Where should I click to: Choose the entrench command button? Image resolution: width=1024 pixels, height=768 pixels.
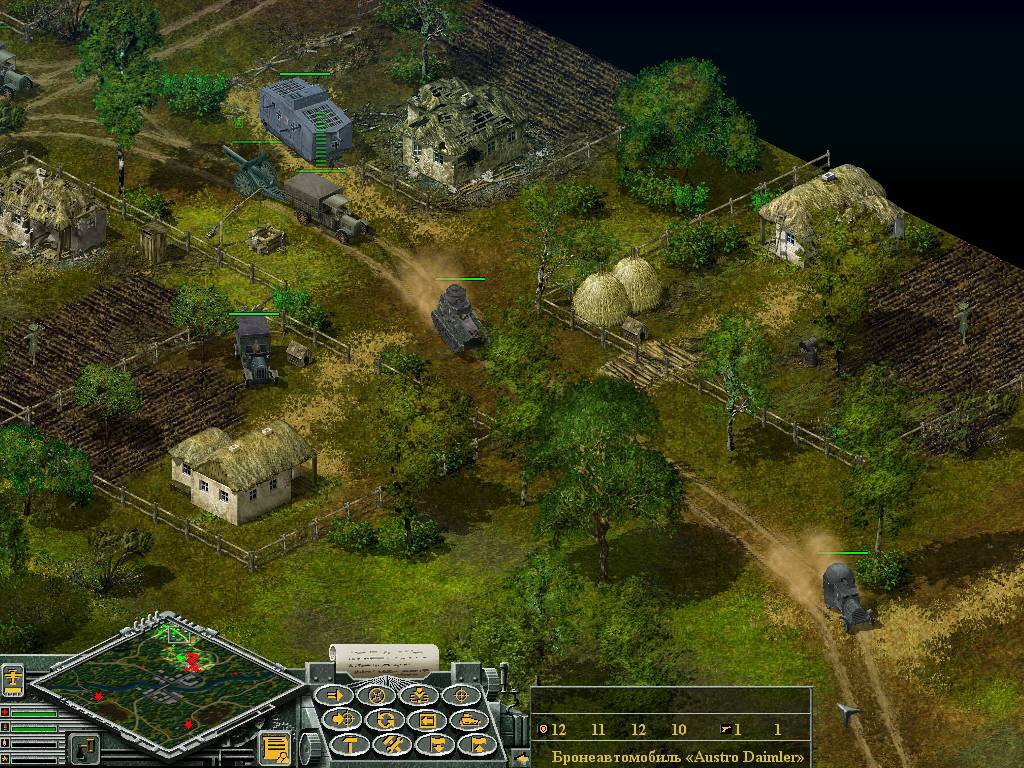[419, 695]
